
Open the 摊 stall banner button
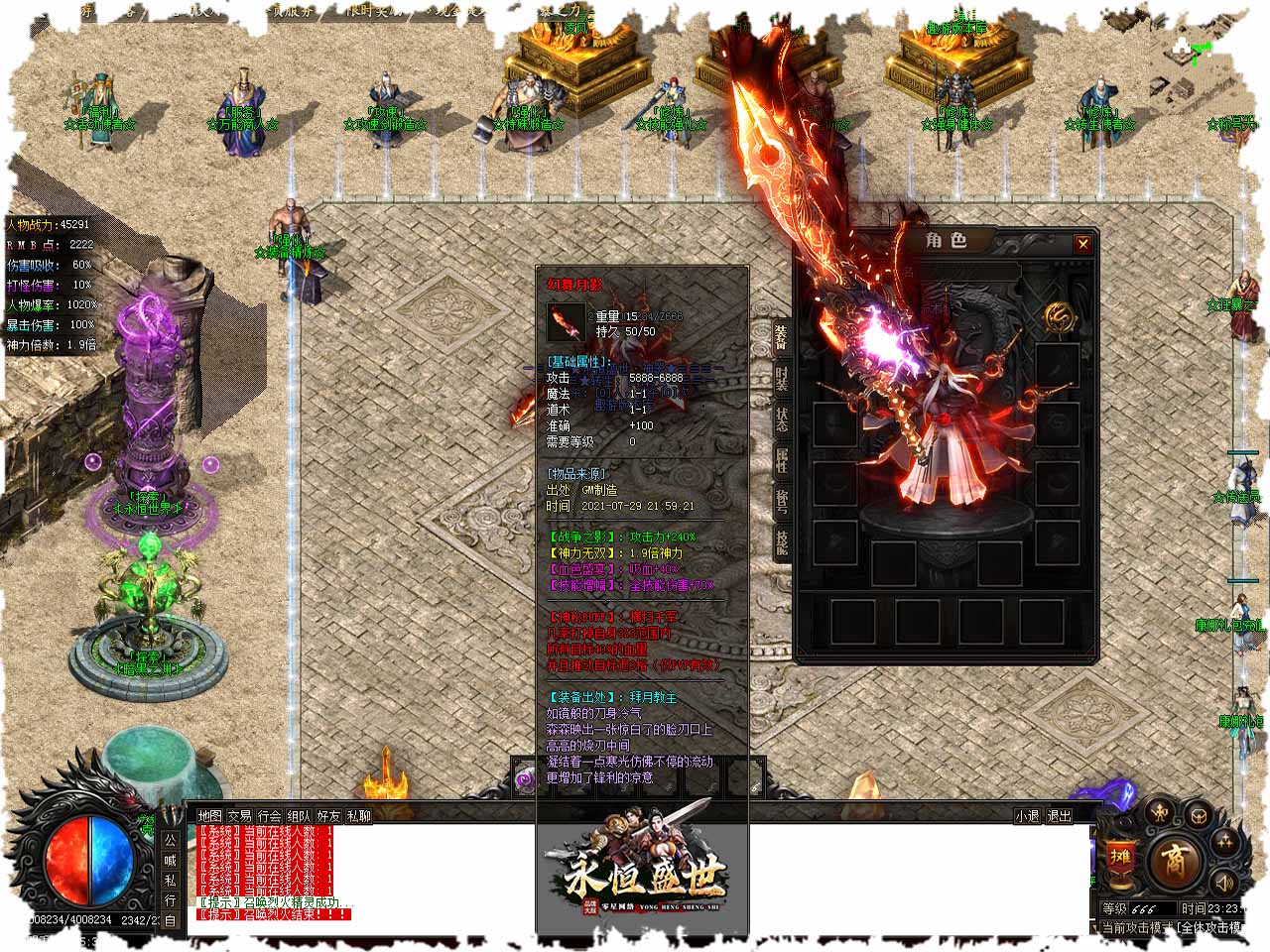1120,858
